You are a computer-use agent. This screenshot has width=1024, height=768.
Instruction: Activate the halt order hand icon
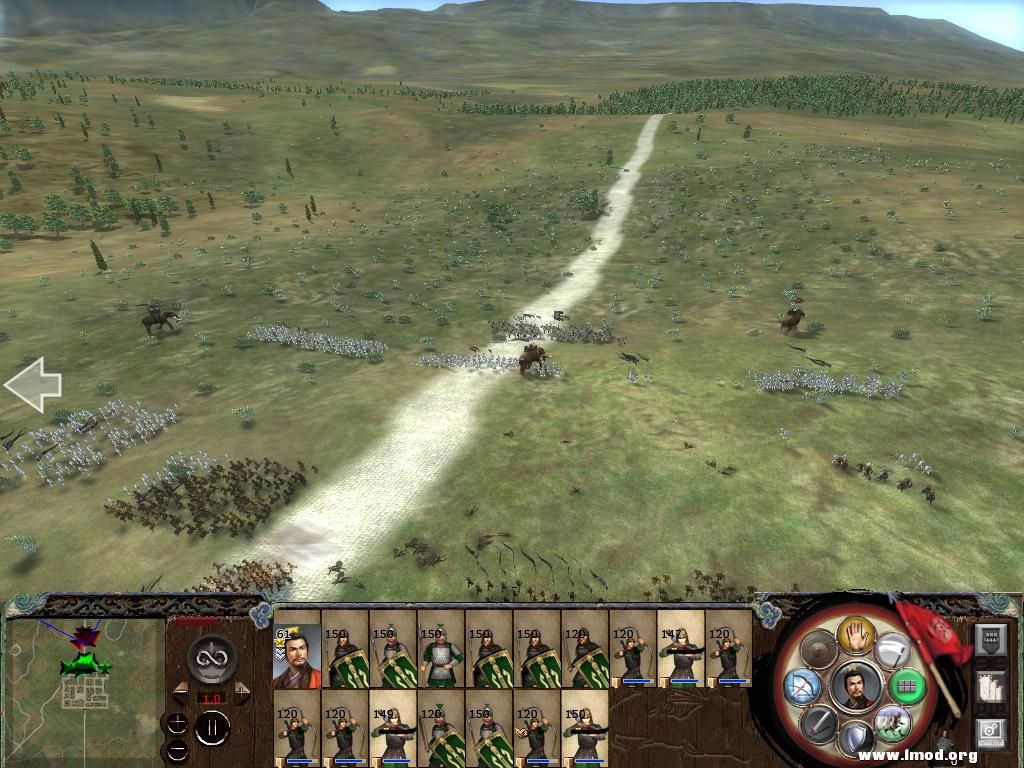(x=856, y=632)
